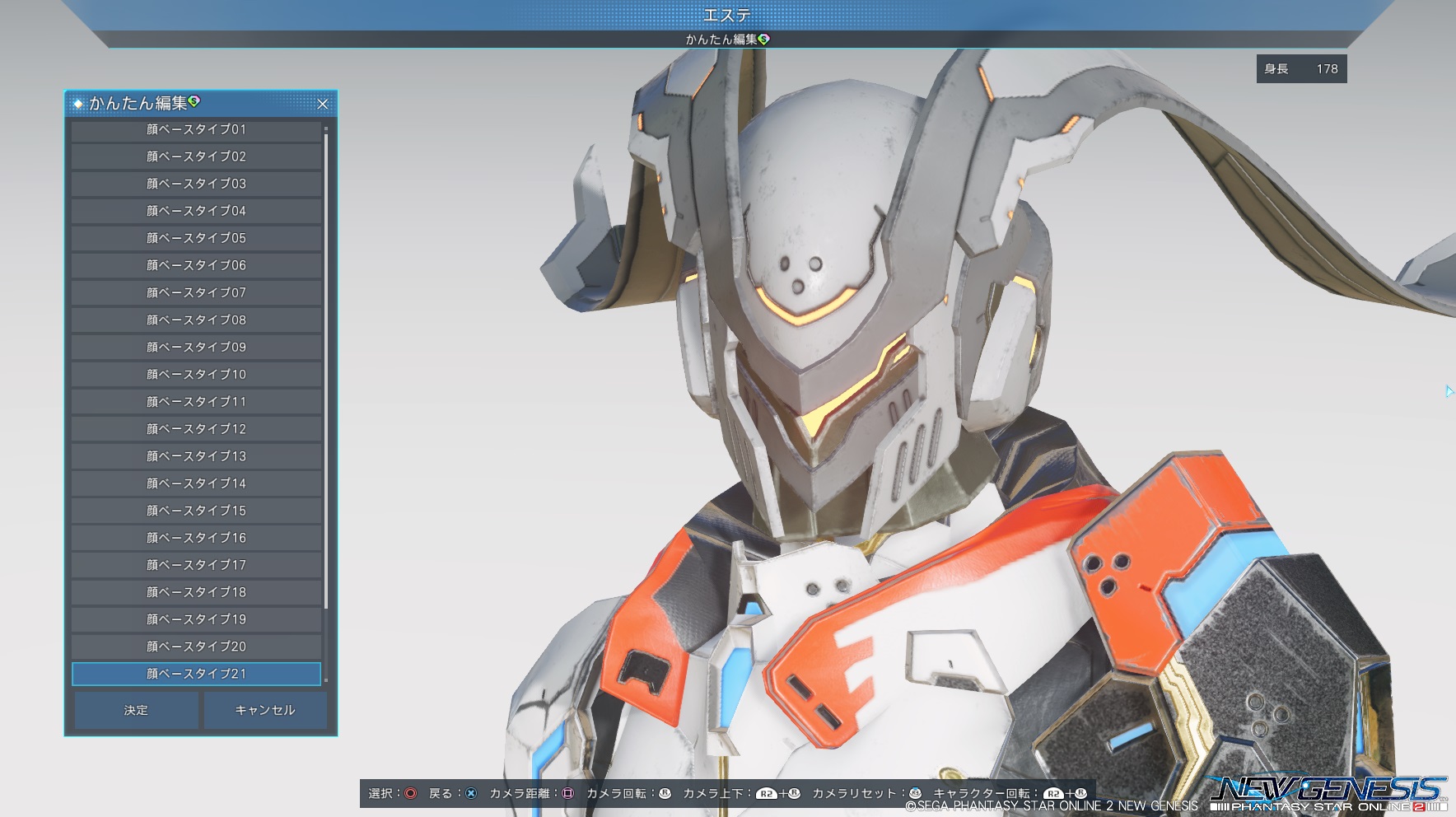
Task: Select 顔ベースタイプ18 face base
Action: pos(196,591)
